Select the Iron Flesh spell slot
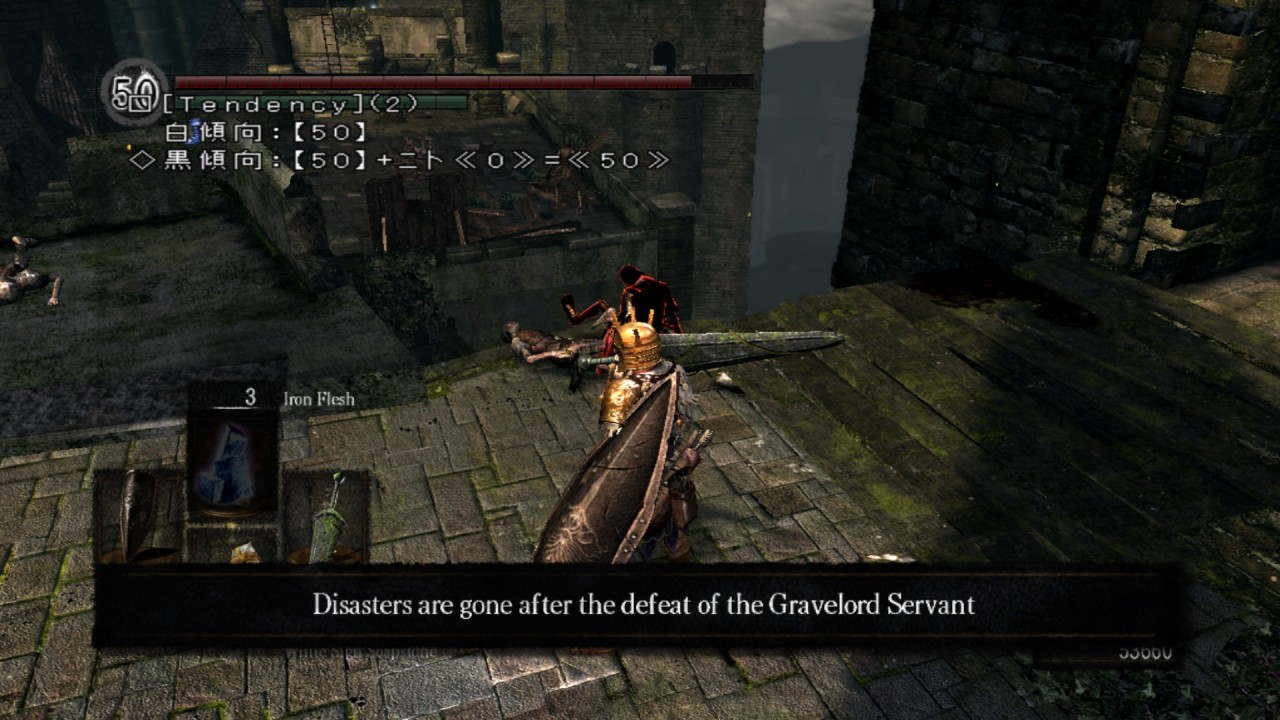1280x720 pixels. click(x=232, y=453)
